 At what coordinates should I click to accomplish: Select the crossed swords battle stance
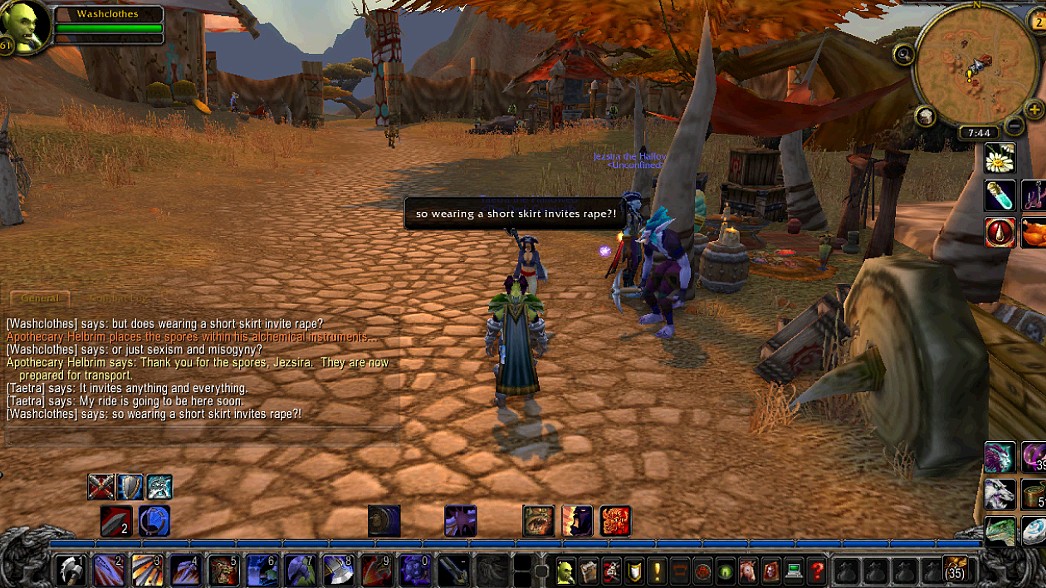101,487
